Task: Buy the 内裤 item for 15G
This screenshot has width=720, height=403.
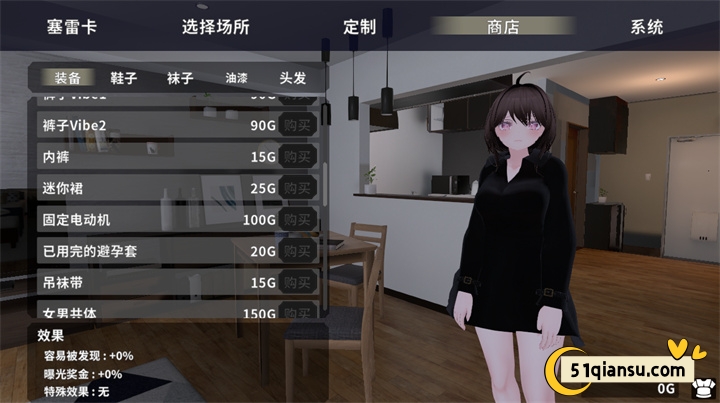Action: [x=297, y=157]
